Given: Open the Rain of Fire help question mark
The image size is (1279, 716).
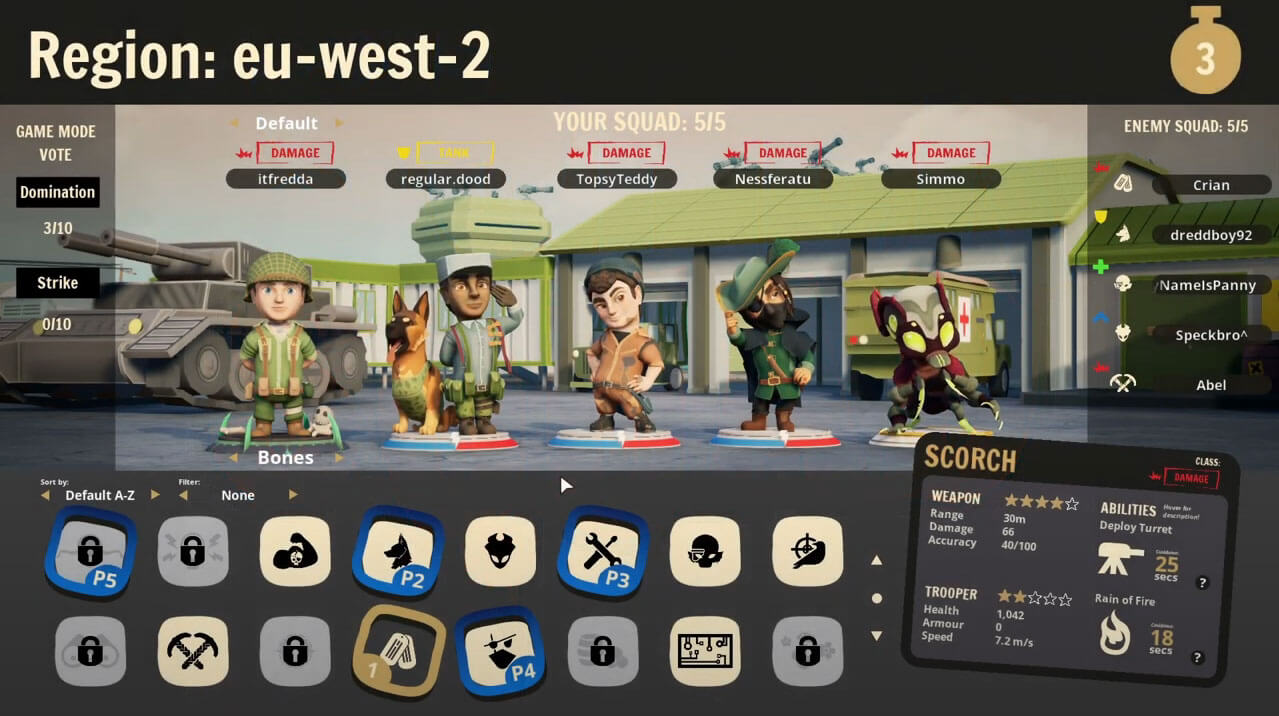Looking at the screenshot, I should 1197,658.
